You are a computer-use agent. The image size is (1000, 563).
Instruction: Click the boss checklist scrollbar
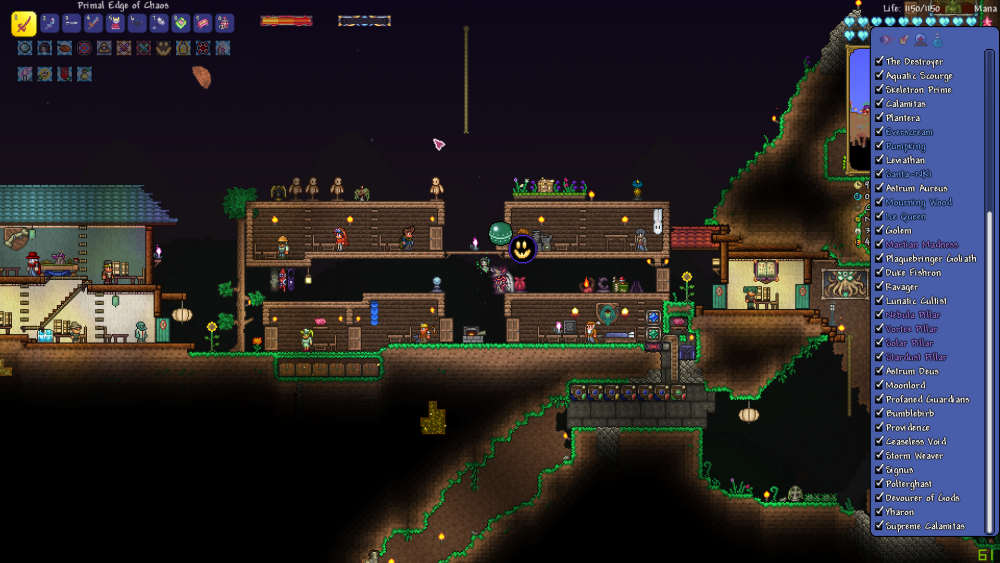(990, 130)
